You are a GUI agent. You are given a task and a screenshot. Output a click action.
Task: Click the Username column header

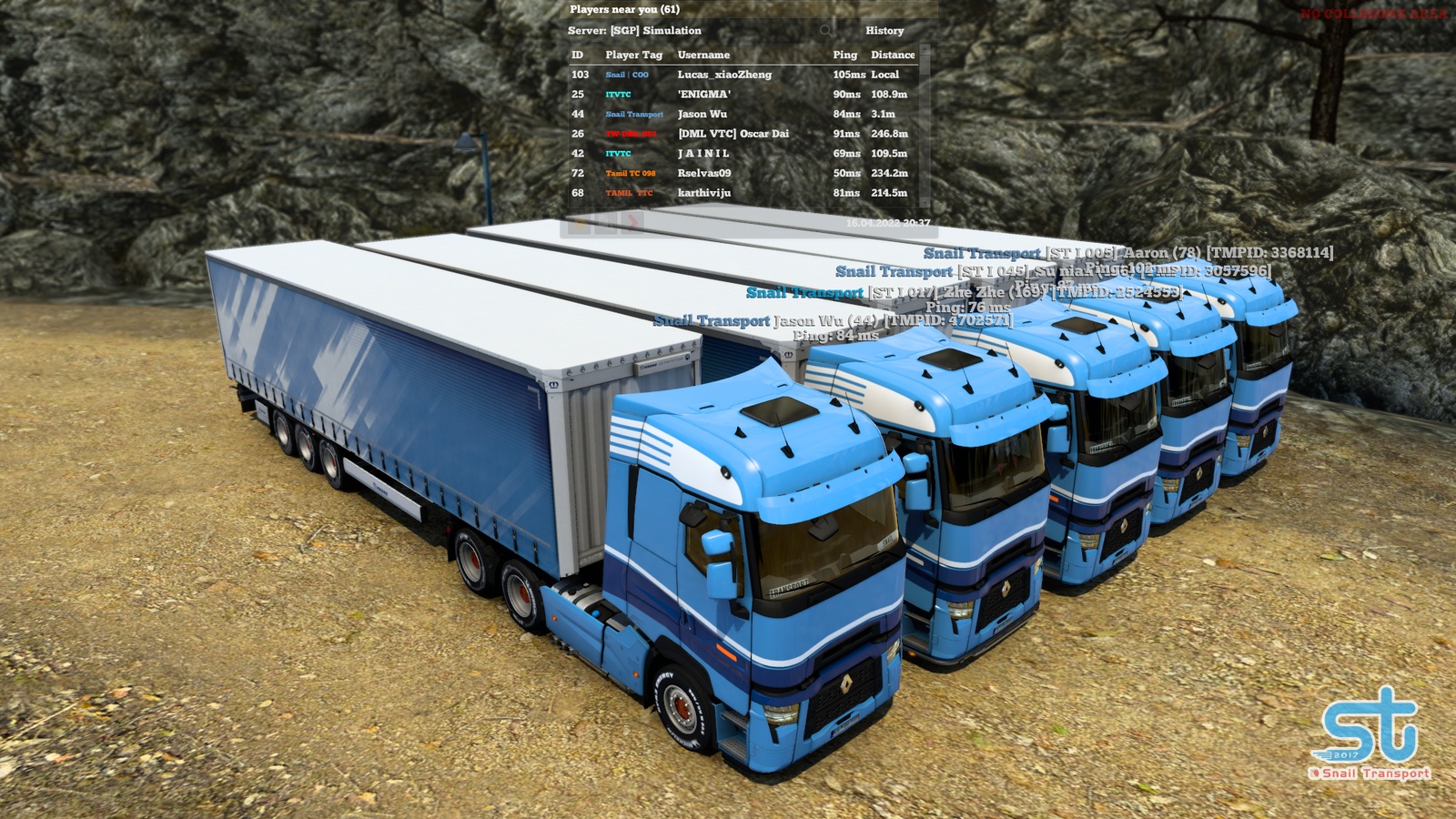point(703,56)
